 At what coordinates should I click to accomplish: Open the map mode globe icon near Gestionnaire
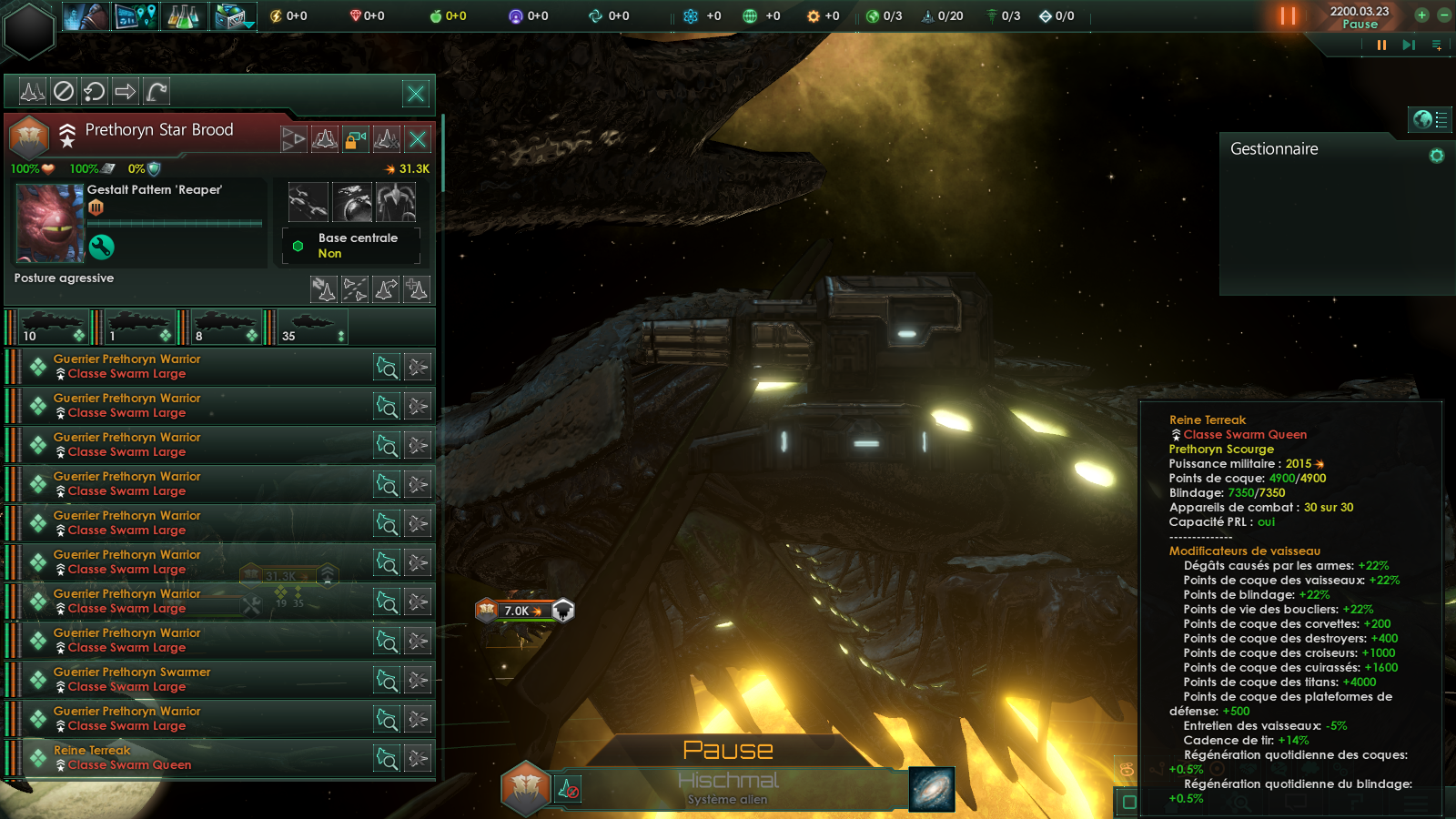click(1423, 120)
